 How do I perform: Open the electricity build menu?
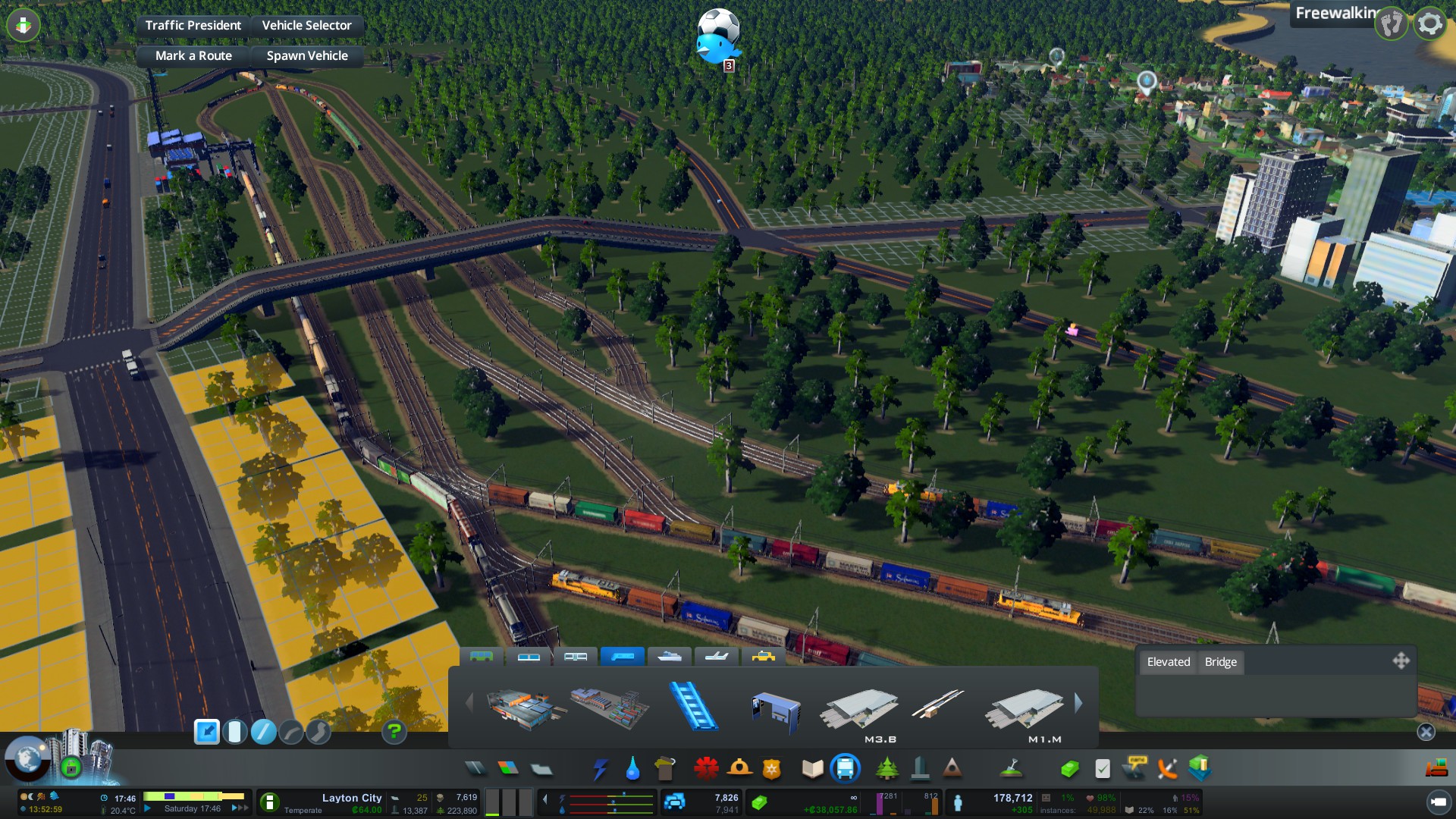click(601, 769)
